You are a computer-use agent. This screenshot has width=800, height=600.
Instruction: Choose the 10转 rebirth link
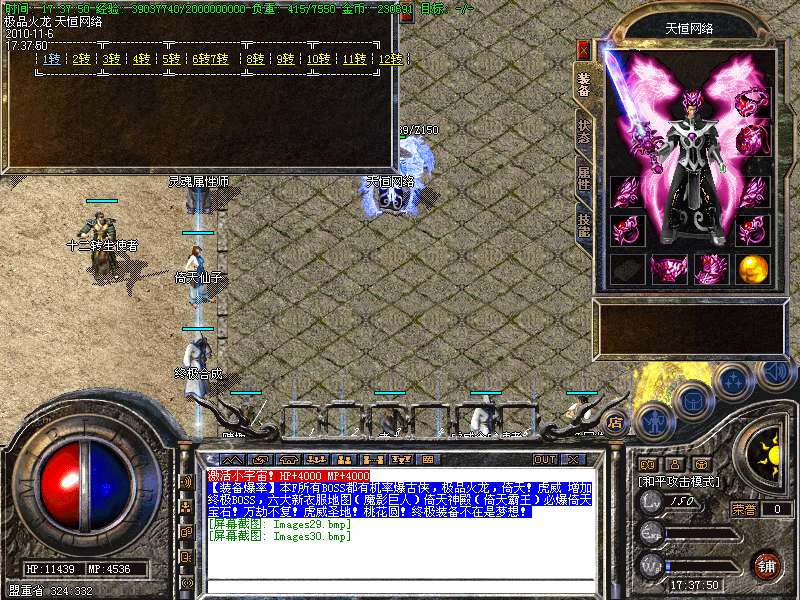tap(318, 59)
